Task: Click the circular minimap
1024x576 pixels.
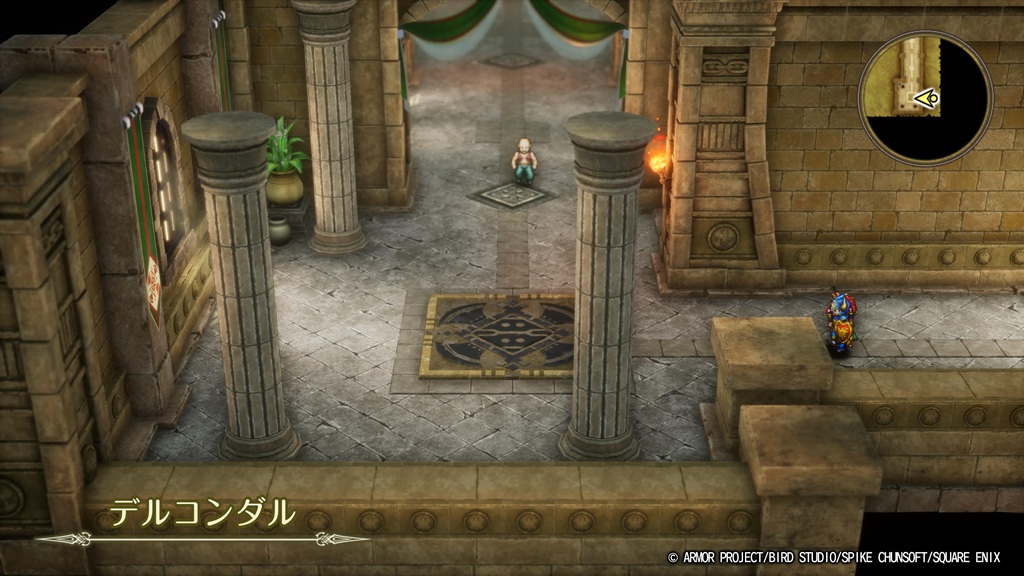Action: 925,97
